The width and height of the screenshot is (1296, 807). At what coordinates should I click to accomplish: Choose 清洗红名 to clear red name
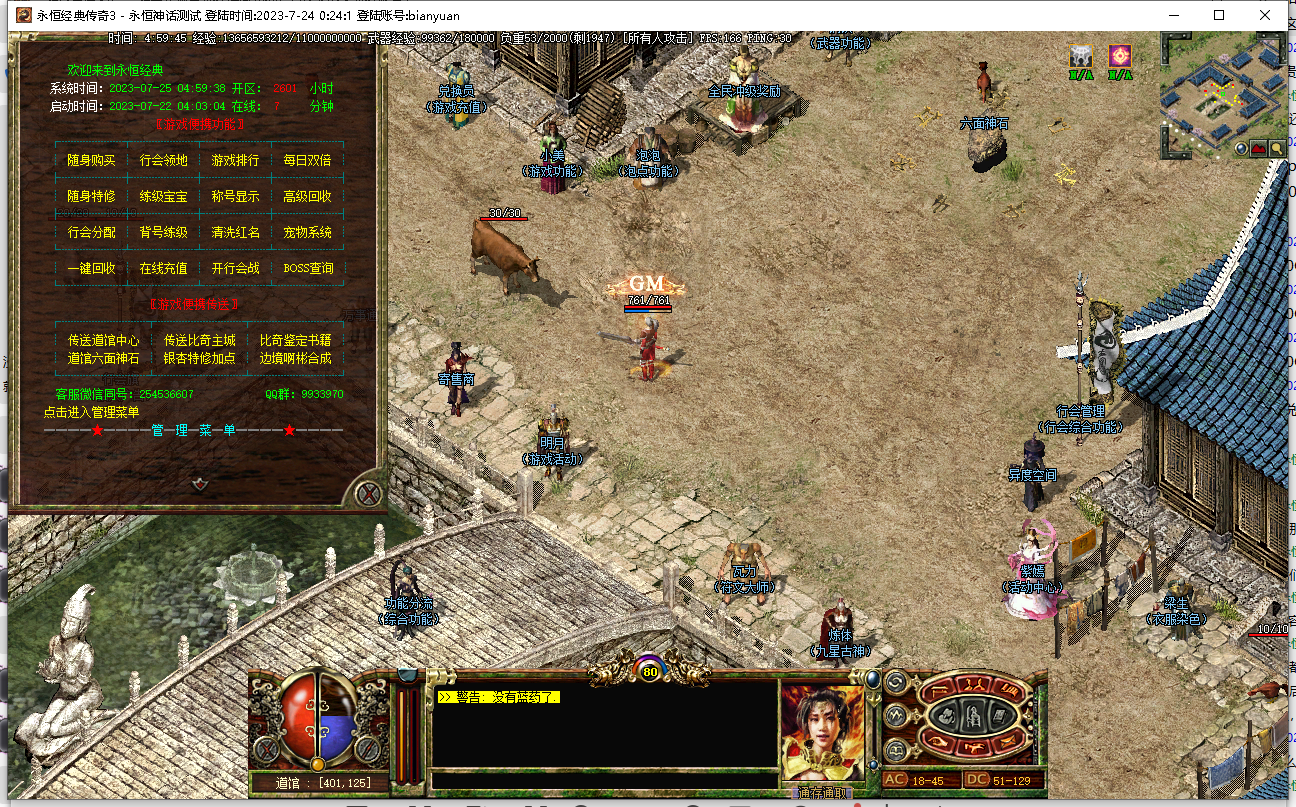pos(235,232)
